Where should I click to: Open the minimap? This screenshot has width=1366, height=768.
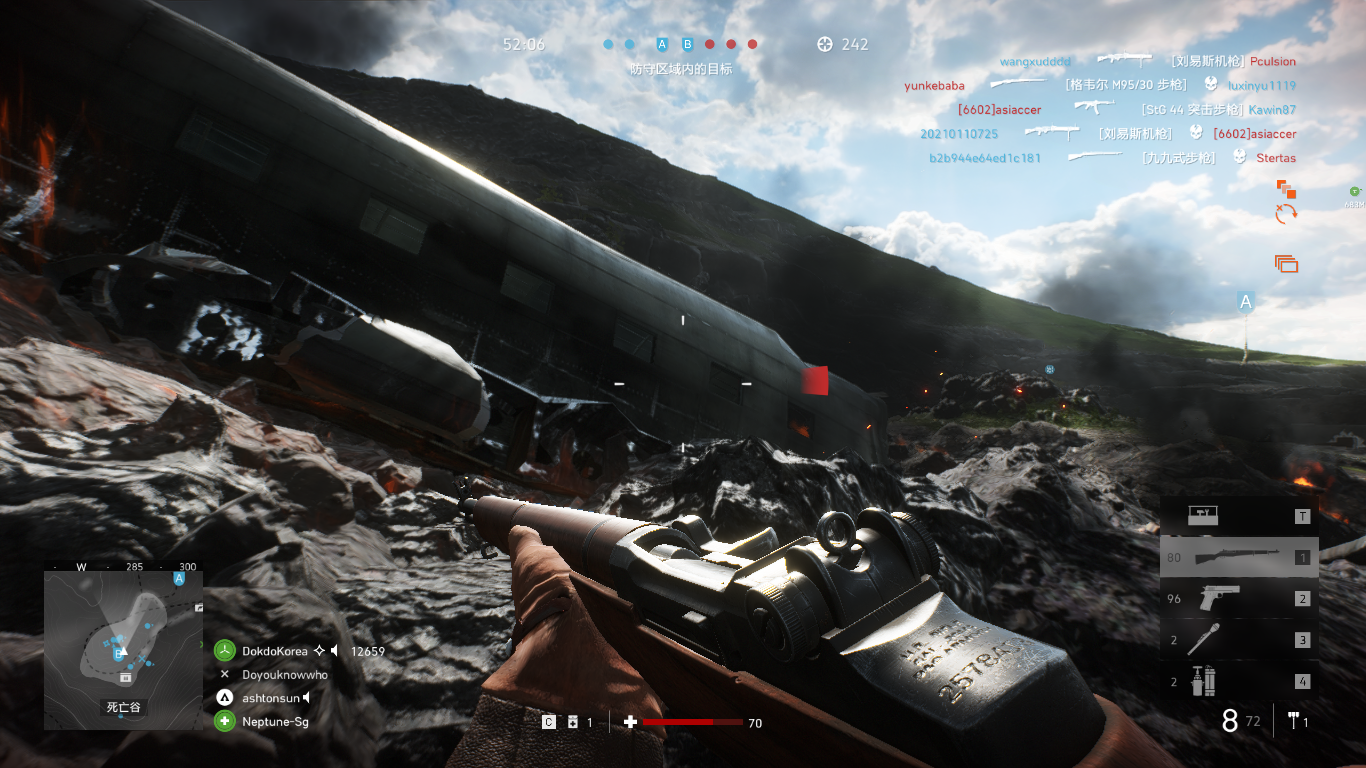123,643
